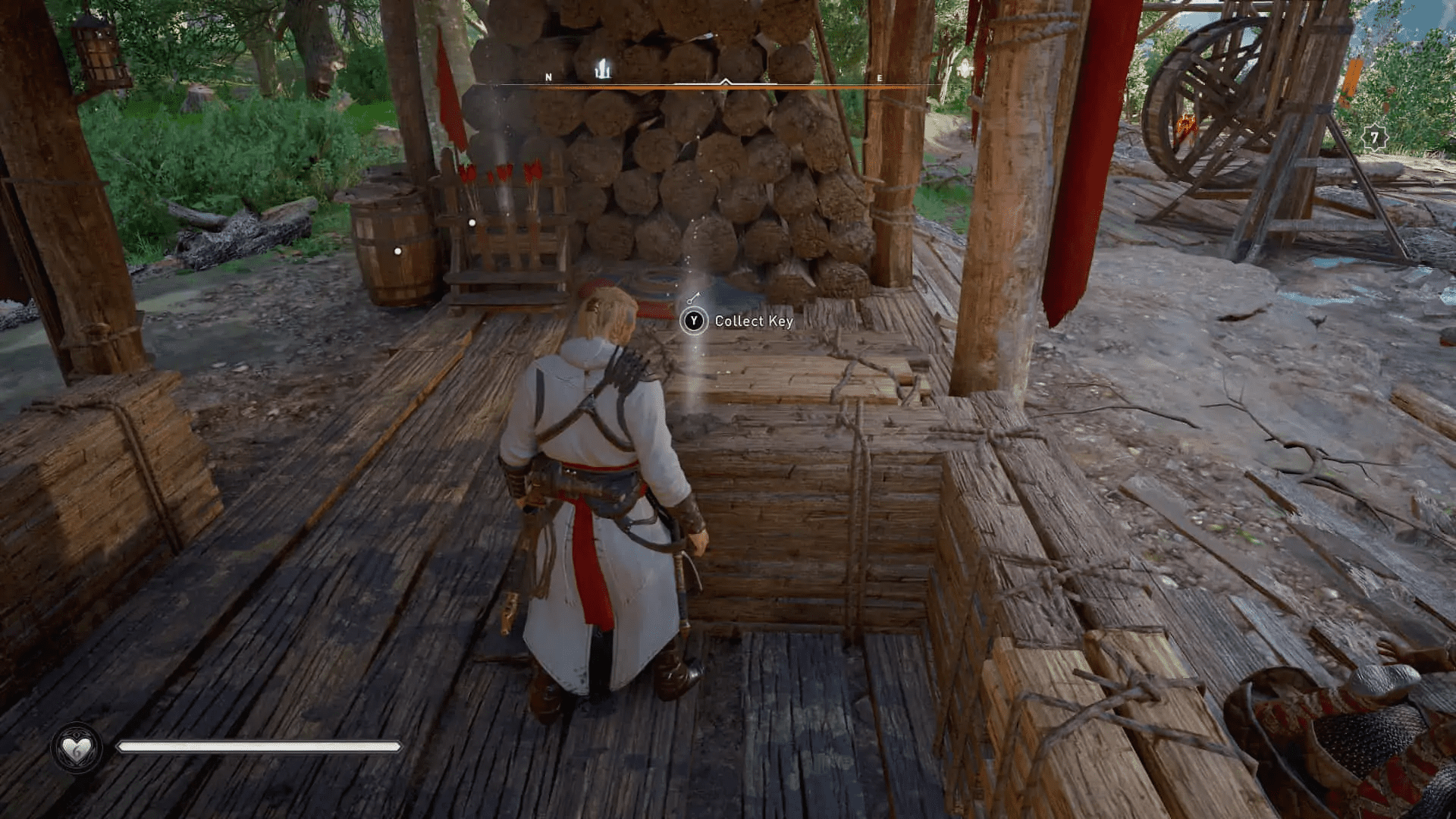Click the N marker on the compass

point(548,77)
